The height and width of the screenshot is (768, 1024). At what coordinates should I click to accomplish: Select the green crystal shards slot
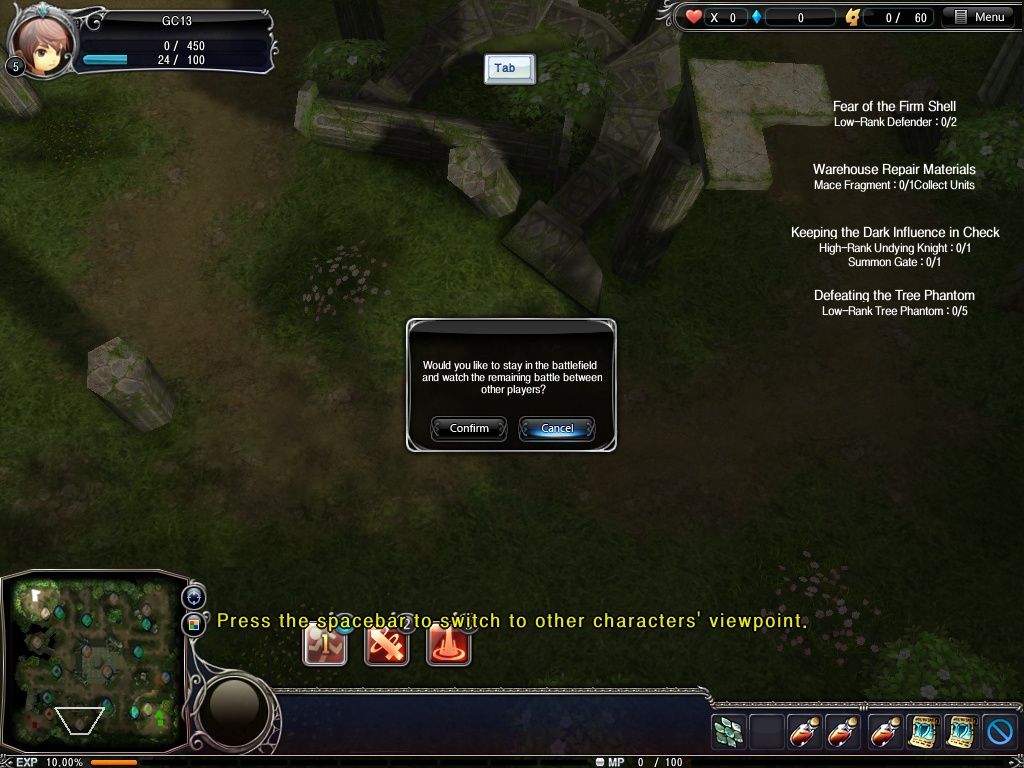(728, 733)
